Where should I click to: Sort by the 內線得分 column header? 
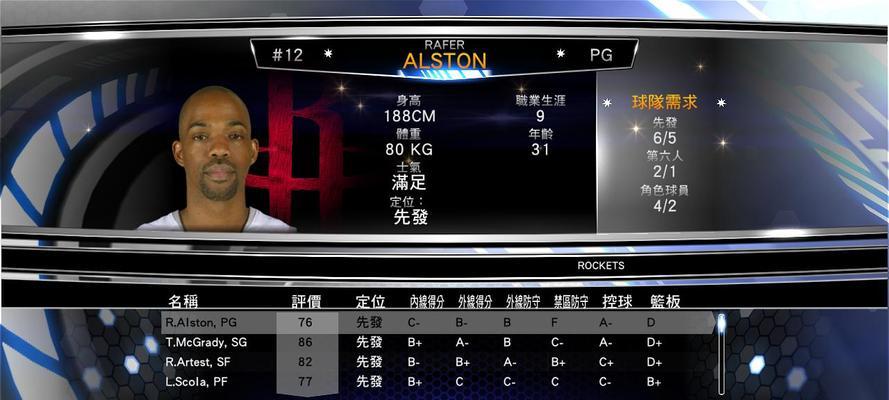tap(427, 301)
